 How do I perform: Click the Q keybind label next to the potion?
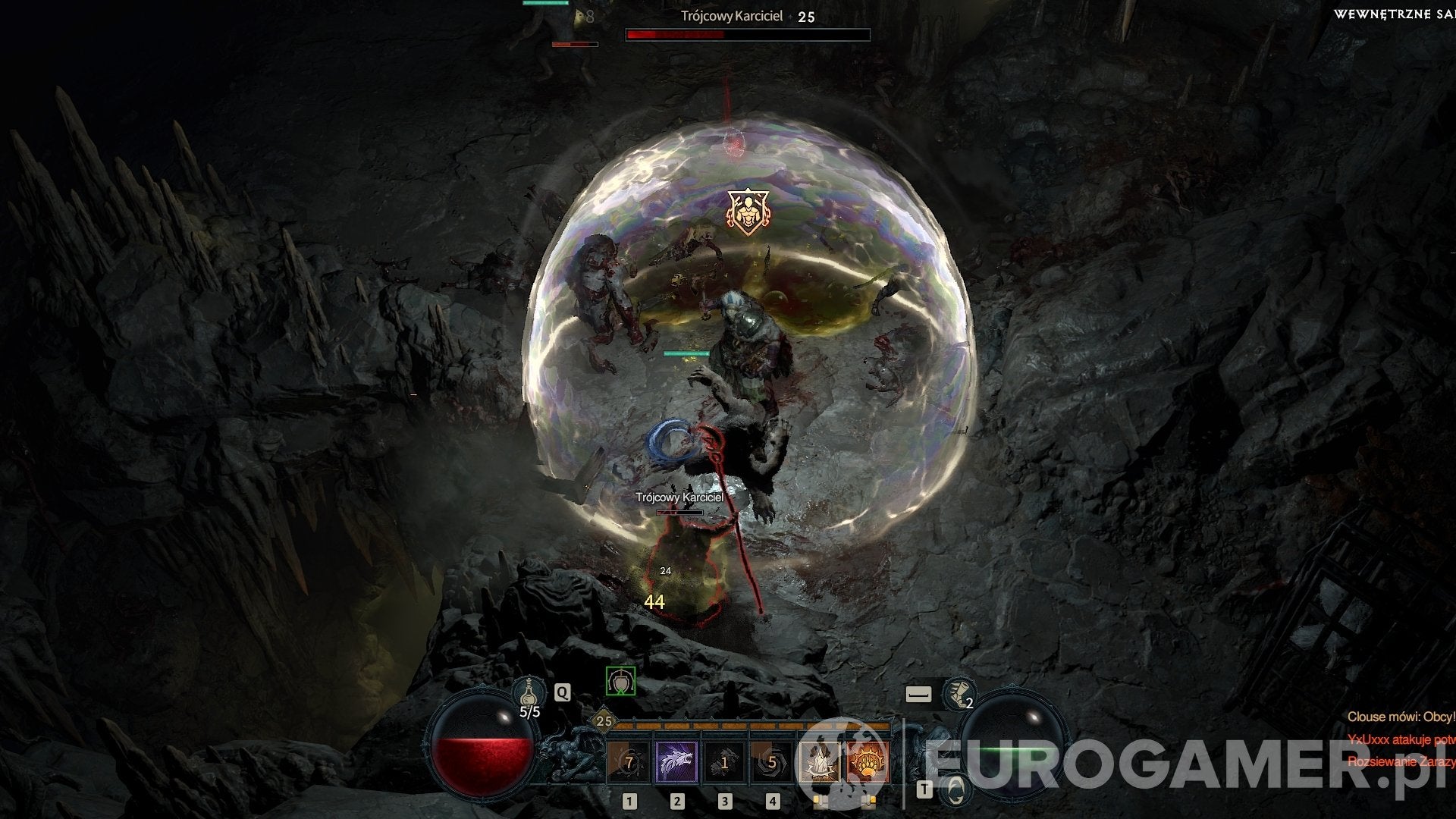(x=563, y=692)
